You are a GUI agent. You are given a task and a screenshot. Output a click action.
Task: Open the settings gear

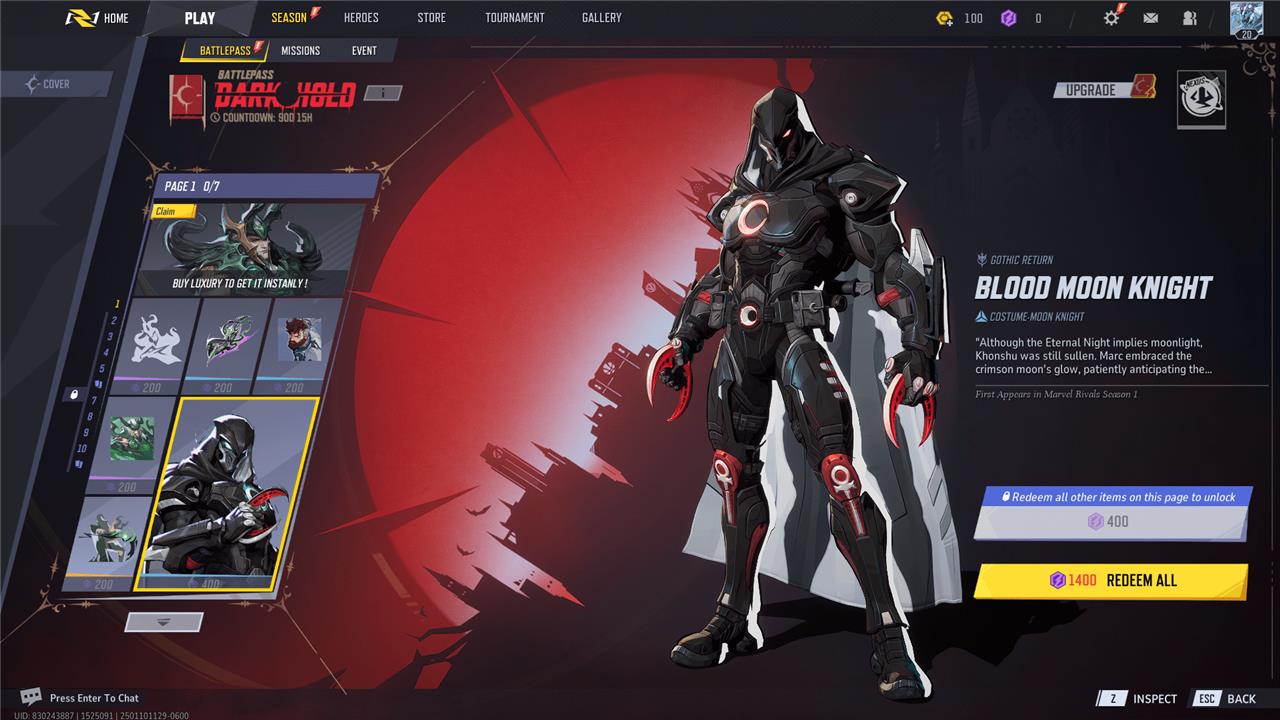pos(1111,18)
